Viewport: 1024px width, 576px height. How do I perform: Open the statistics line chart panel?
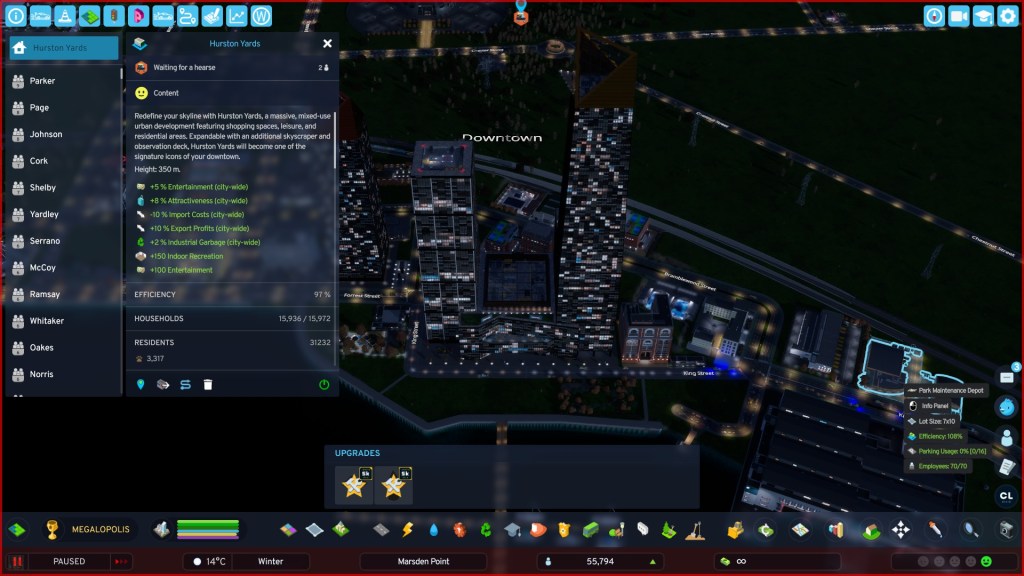pyautogui.click(x=236, y=16)
